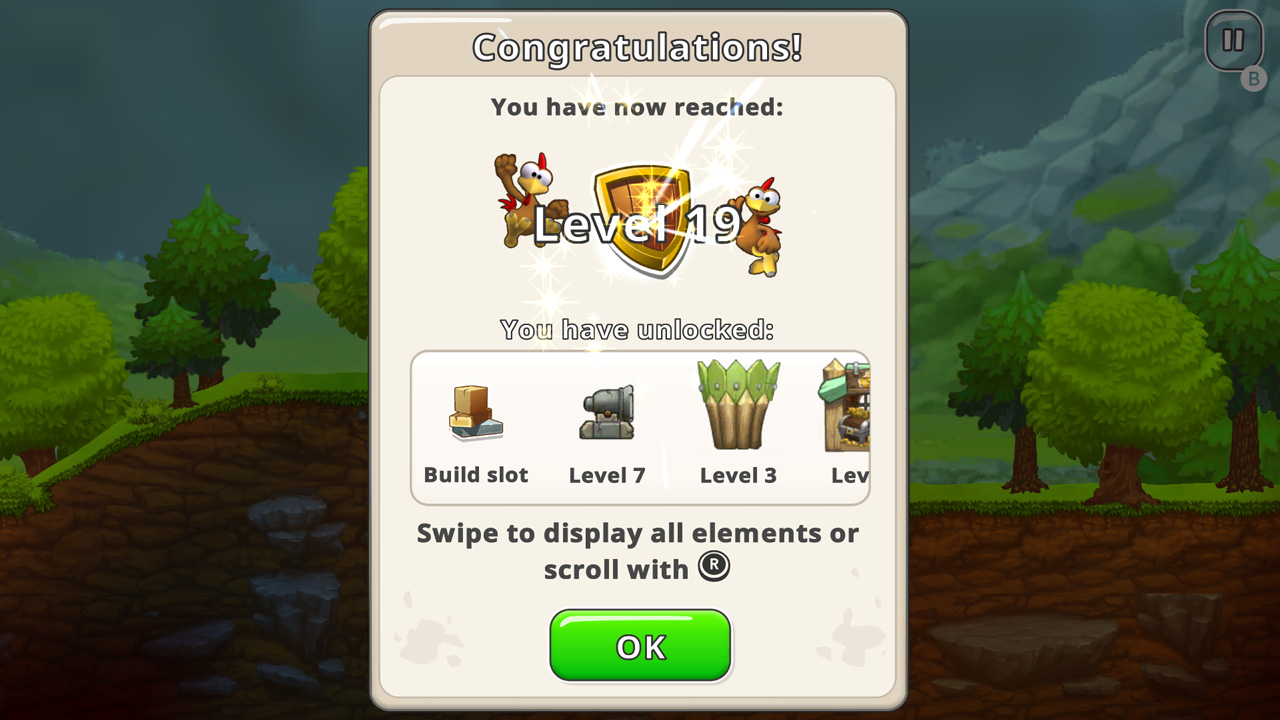Click the Level 7 cannon icon
This screenshot has width=1280, height=720.
[607, 412]
